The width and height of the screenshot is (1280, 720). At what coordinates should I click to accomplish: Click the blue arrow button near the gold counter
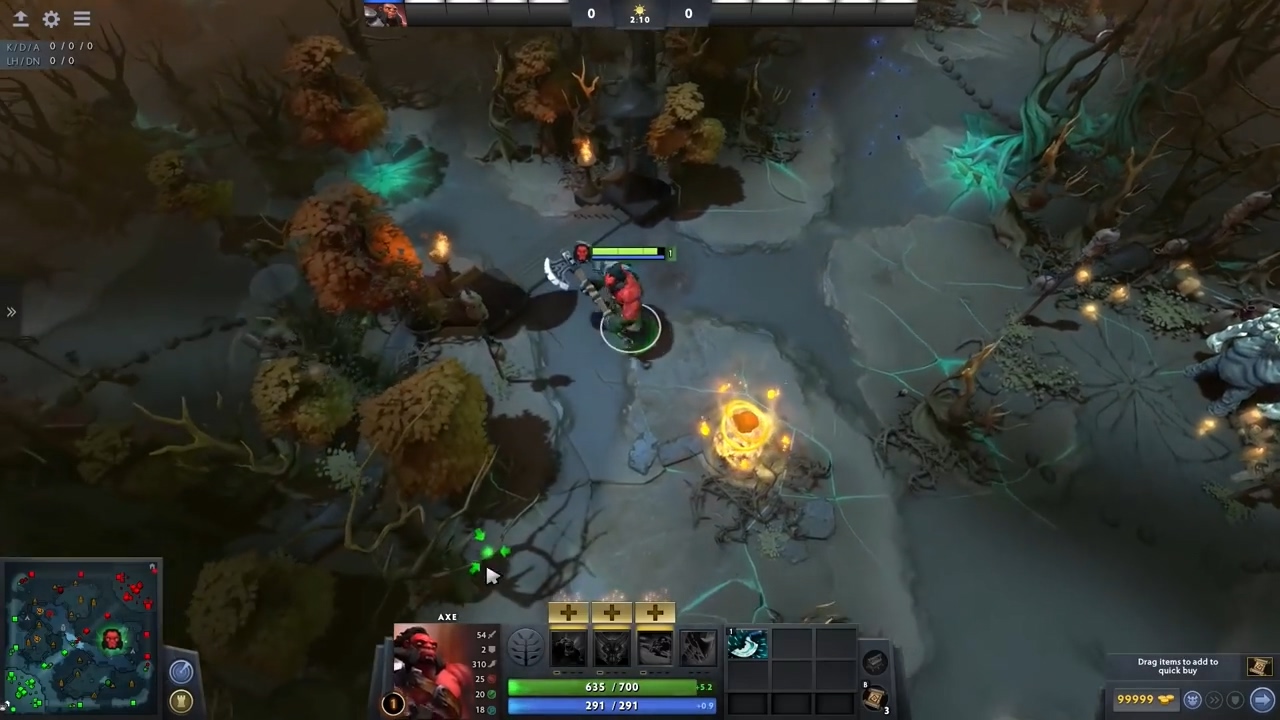click(1259, 700)
